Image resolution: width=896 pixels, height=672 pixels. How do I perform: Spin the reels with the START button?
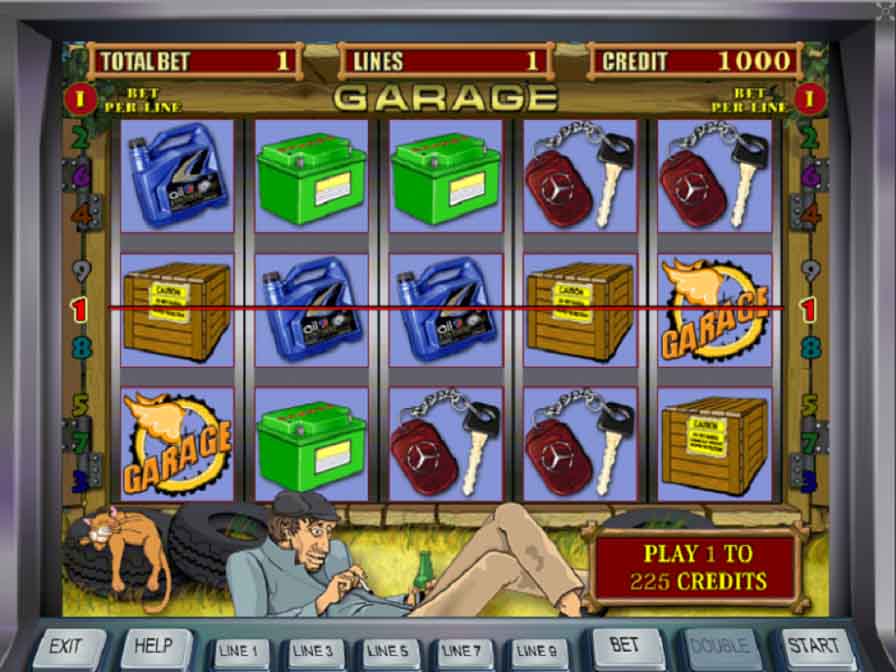click(x=813, y=648)
